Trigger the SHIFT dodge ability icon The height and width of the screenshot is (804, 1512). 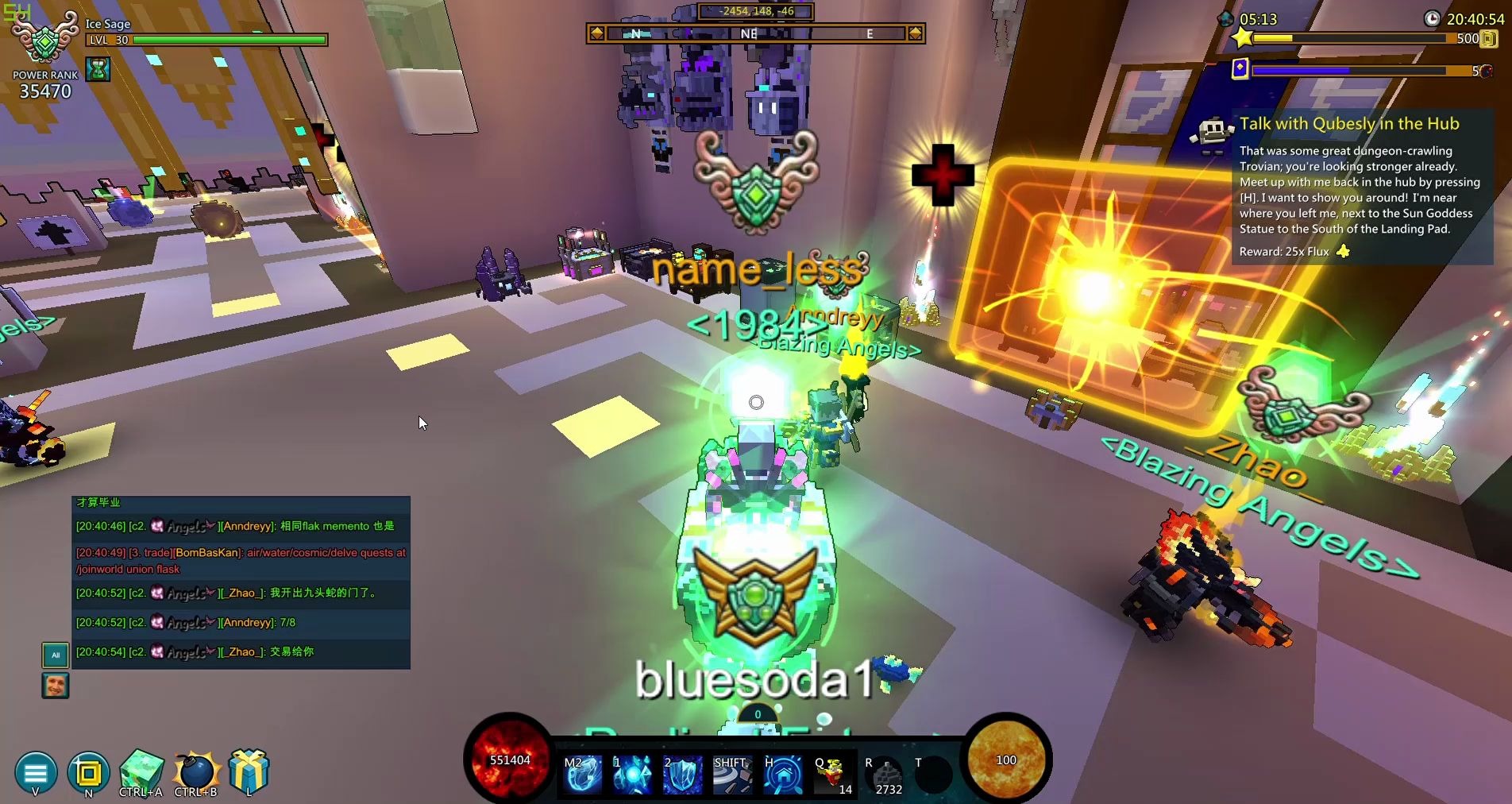point(732,774)
